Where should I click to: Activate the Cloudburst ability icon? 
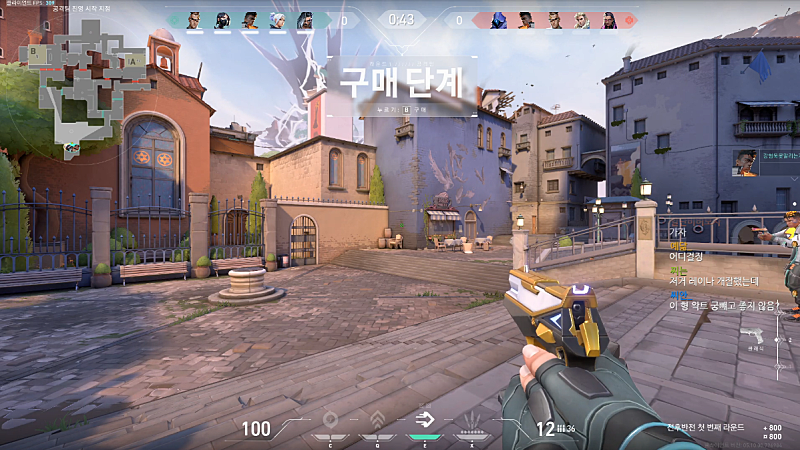point(330,420)
